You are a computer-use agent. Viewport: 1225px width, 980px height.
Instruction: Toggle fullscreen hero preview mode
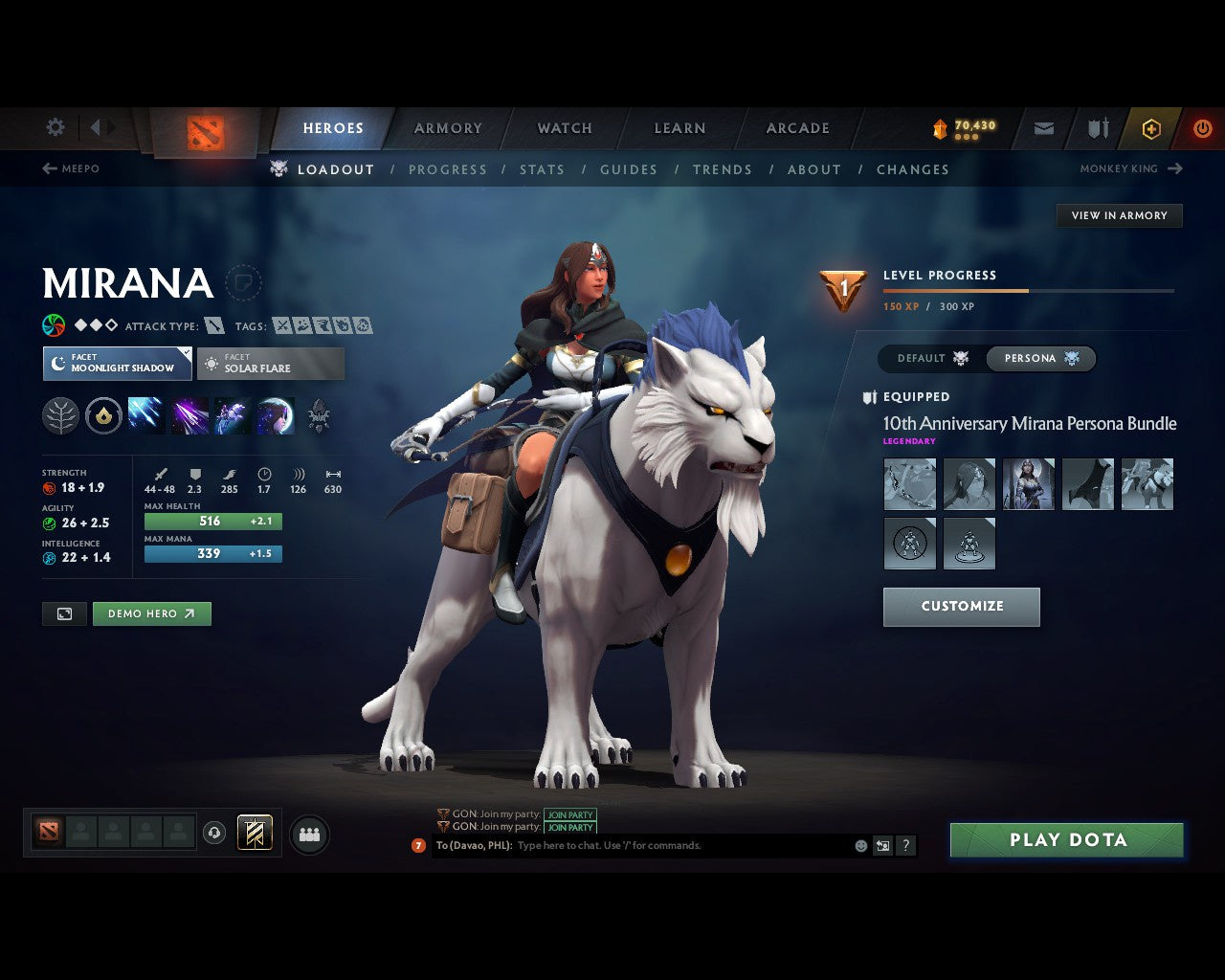click(63, 613)
